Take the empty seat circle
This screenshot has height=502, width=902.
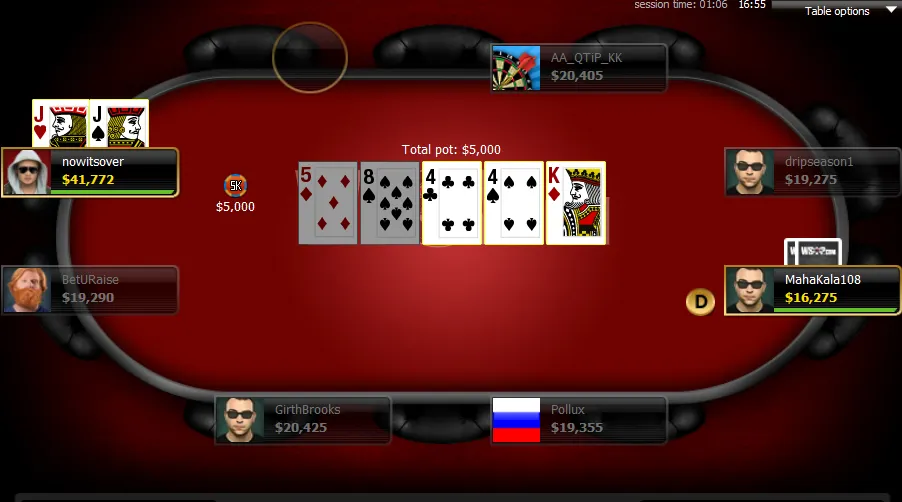point(310,57)
